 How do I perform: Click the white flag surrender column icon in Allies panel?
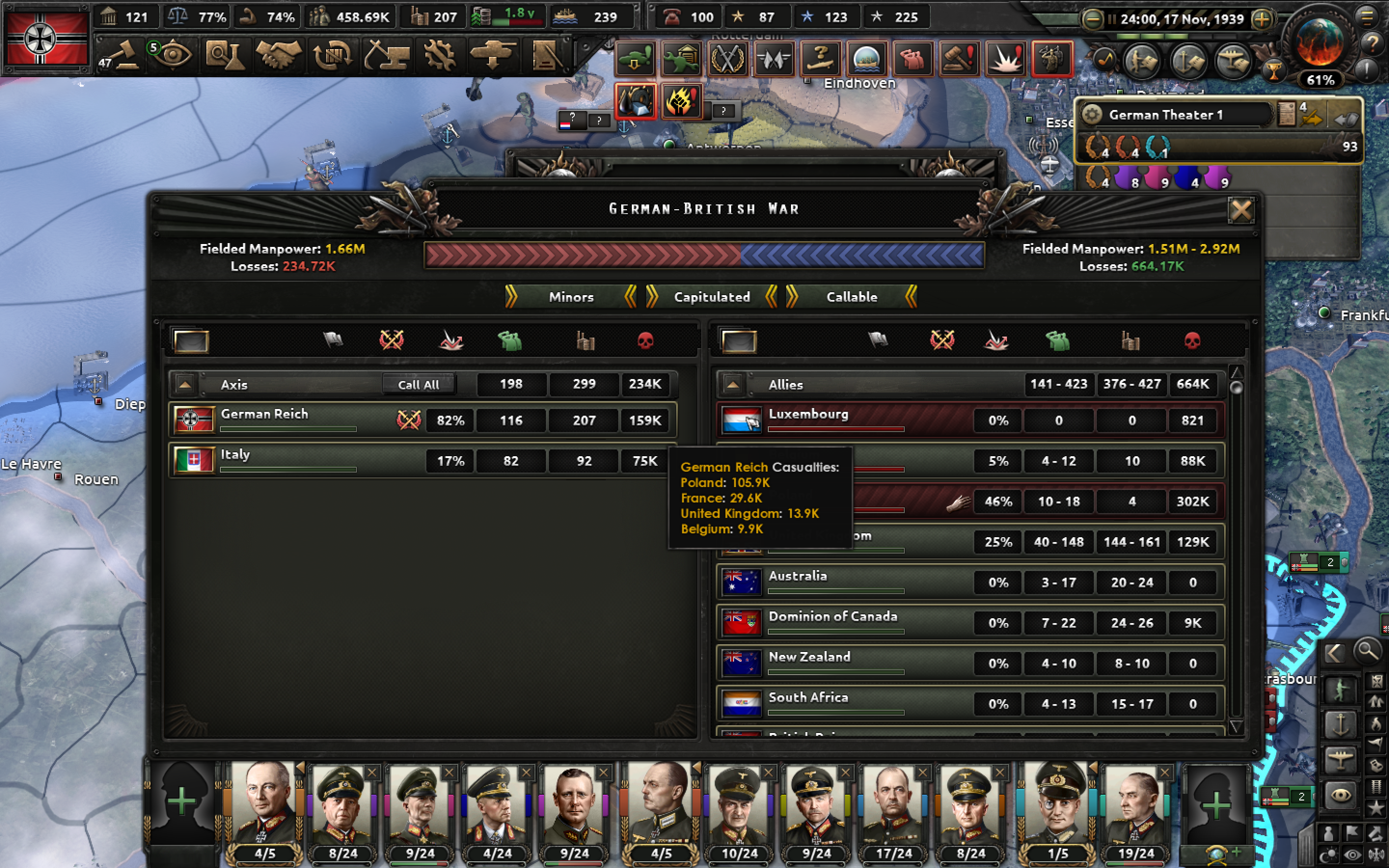pyautogui.click(x=879, y=340)
